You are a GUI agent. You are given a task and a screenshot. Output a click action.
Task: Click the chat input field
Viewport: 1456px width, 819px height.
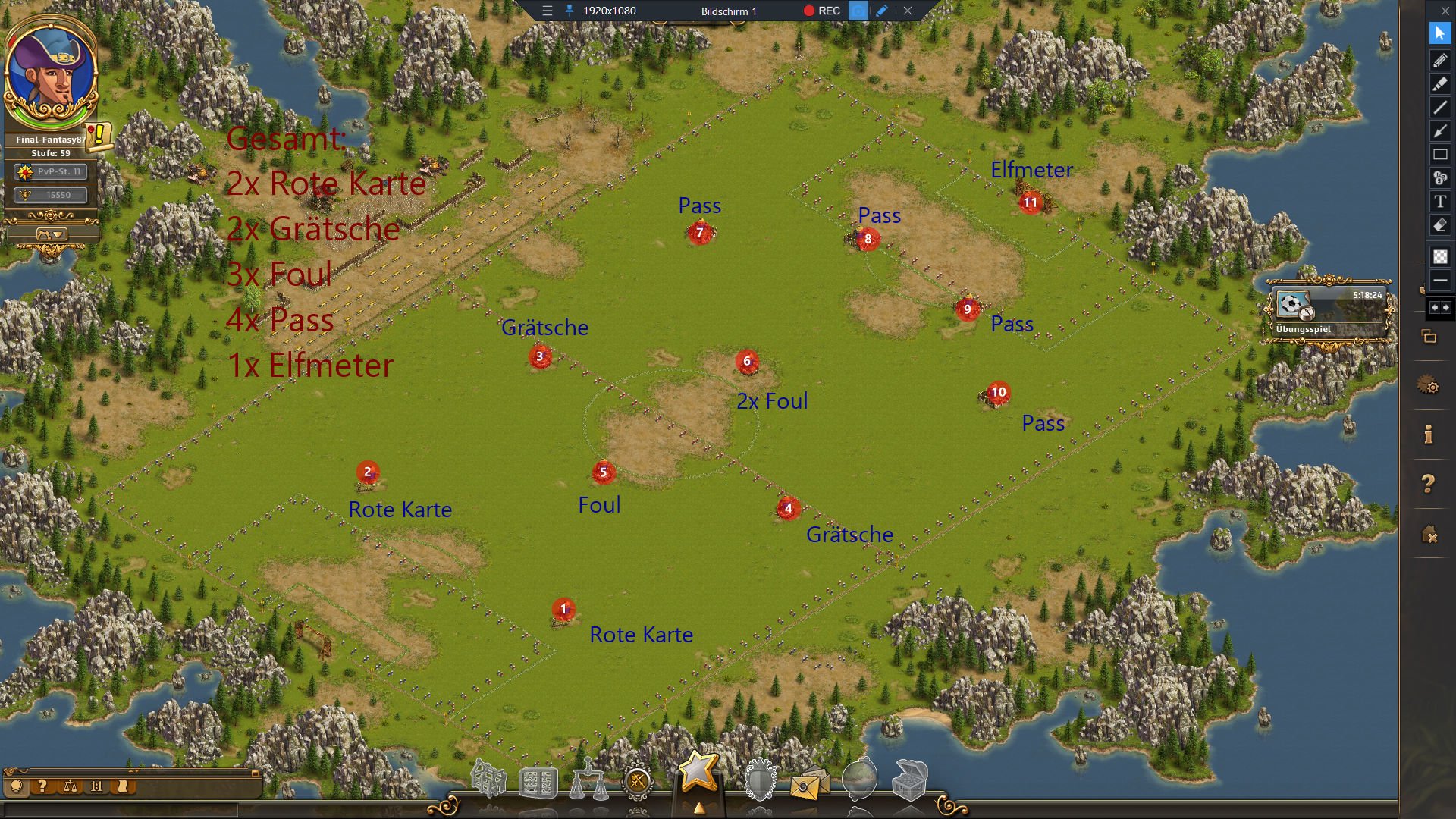[121, 810]
